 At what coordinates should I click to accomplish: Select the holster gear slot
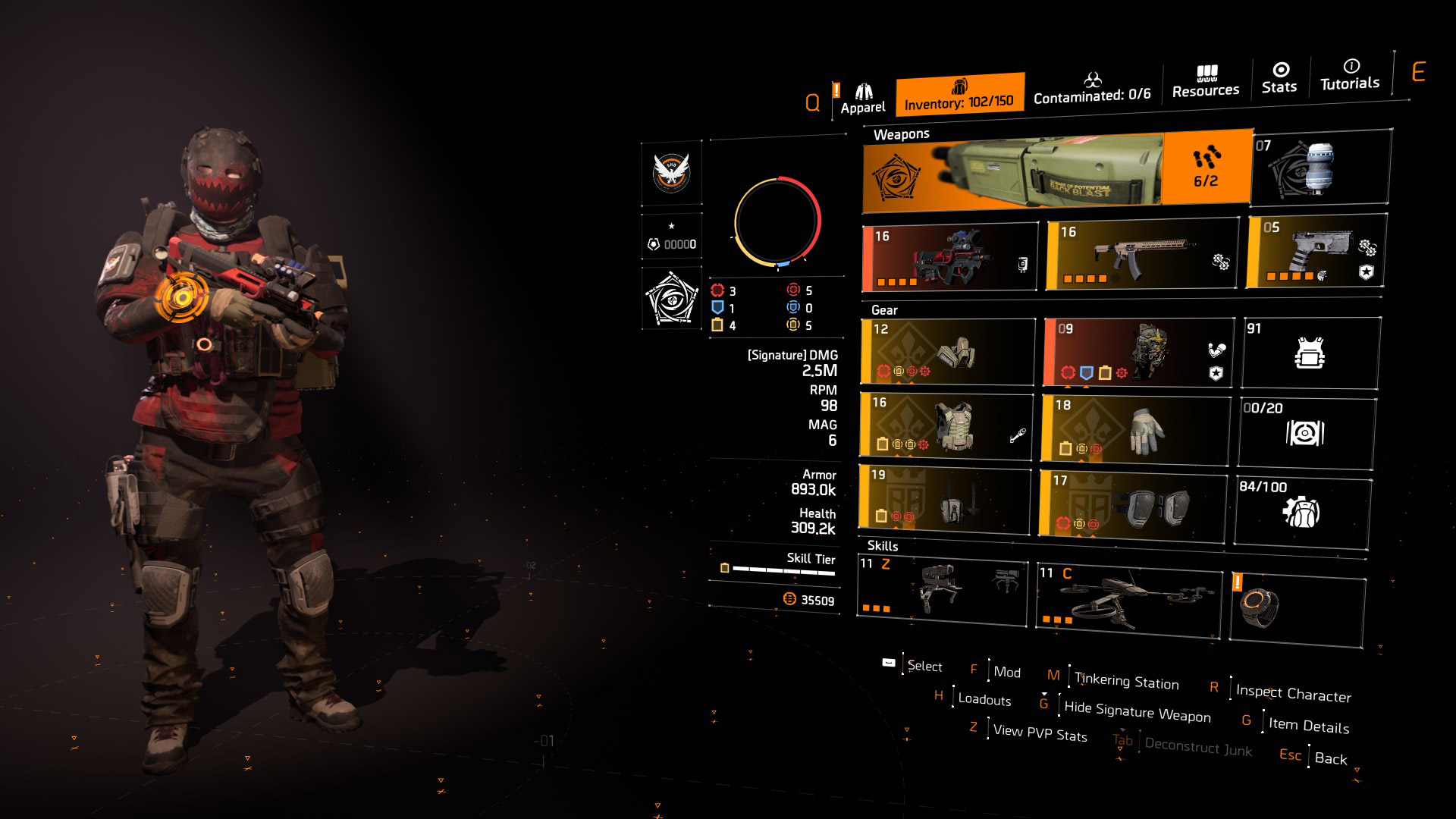click(944, 497)
